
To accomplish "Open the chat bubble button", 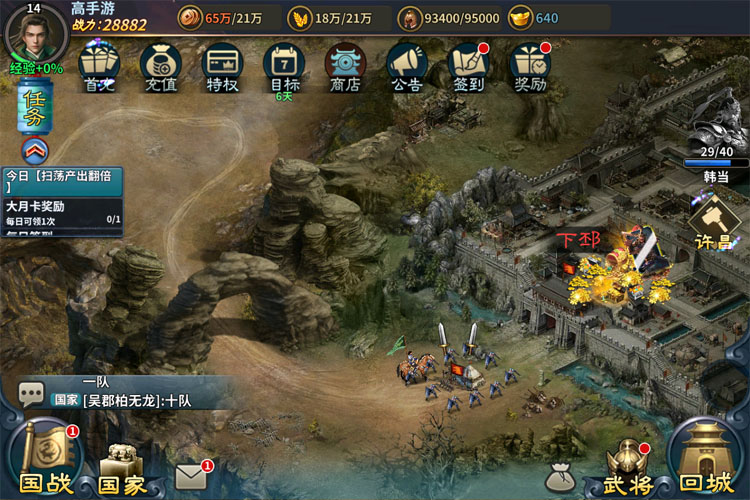I will [x=31, y=393].
